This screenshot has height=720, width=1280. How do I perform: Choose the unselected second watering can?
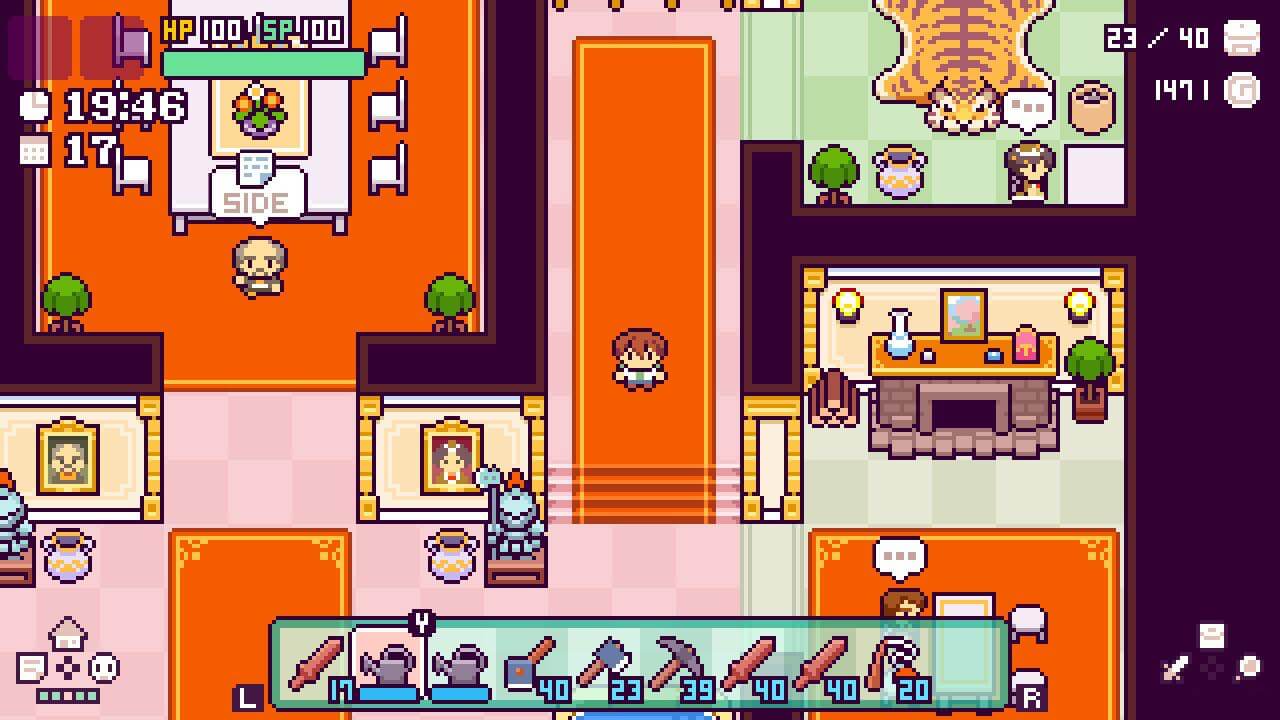pyautogui.click(x=460, y=662)
